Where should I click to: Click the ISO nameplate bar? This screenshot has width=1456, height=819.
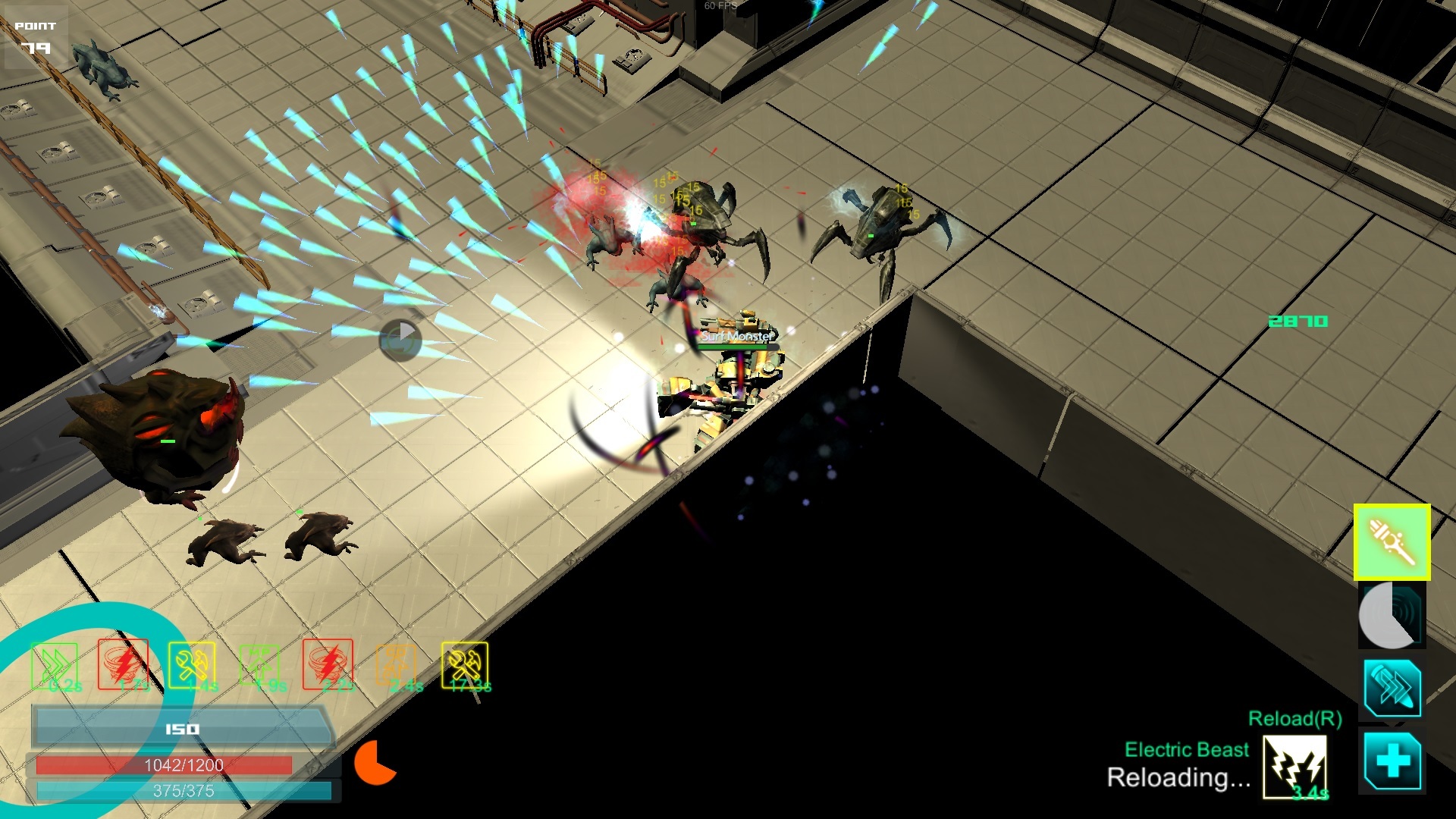[x=182, y=726]
